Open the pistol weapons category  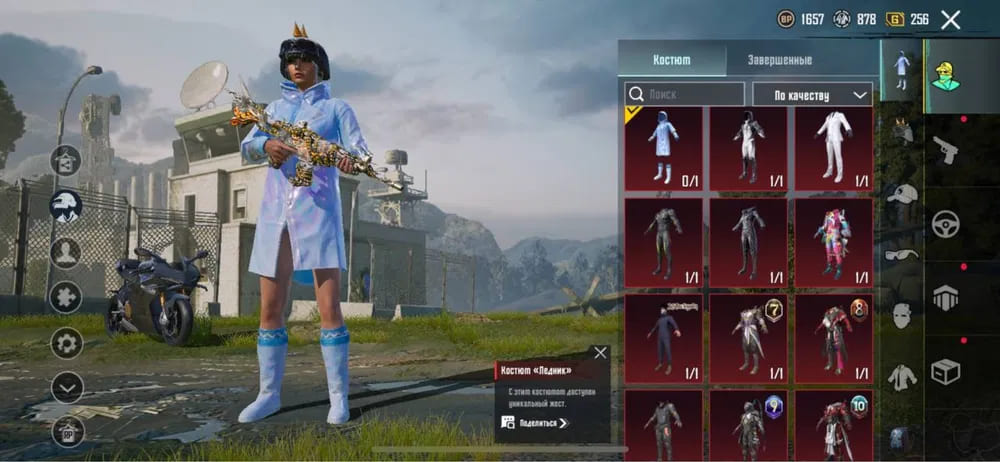945,150
